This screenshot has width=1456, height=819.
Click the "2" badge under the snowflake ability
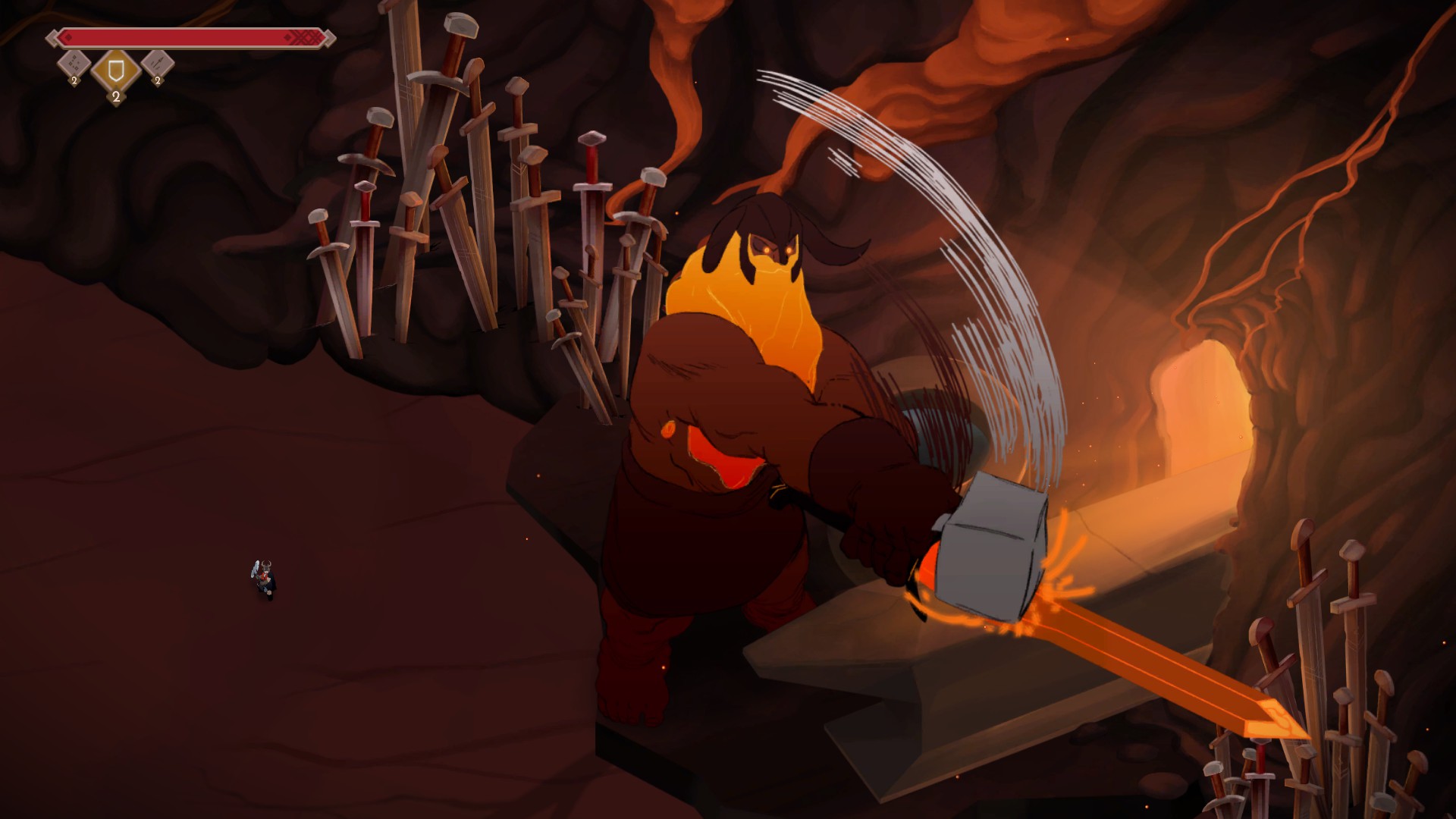[x=74, y=80]
